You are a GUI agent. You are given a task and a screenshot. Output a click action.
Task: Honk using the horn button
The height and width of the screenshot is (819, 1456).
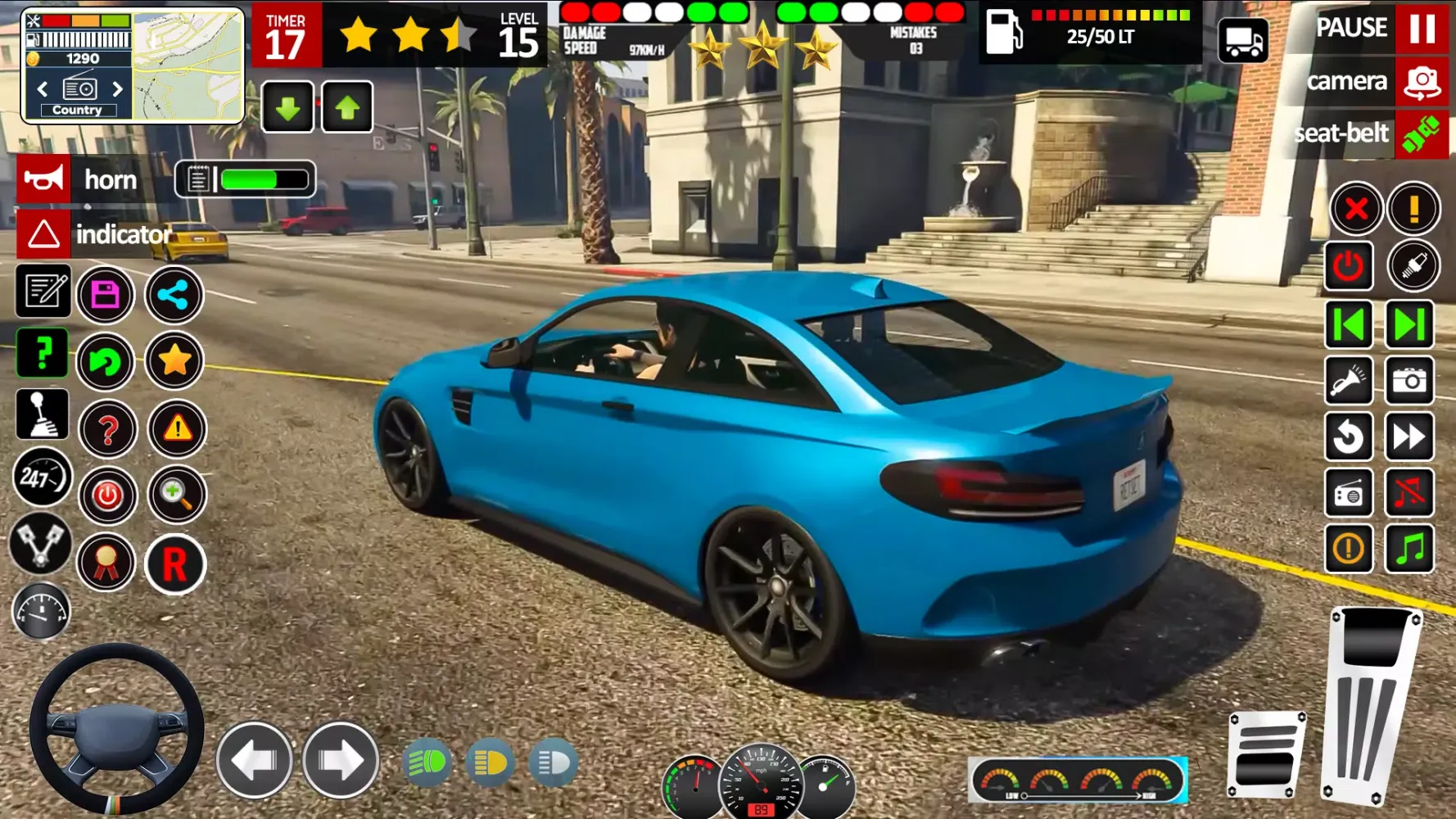point(44,179)
